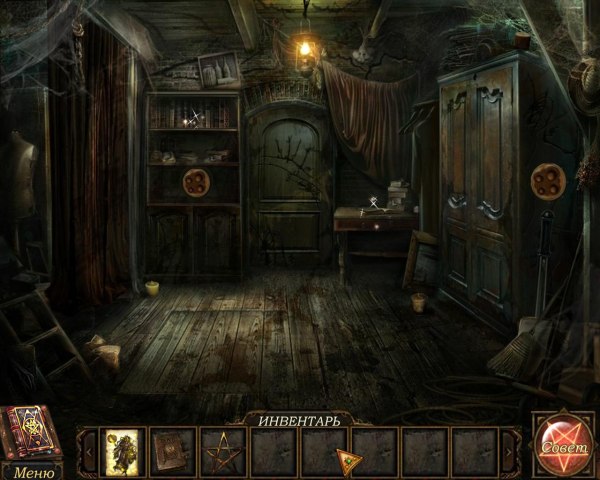600x480 pixels.
Task: Select the pentagram star inventory item
Action: [224, 450]
